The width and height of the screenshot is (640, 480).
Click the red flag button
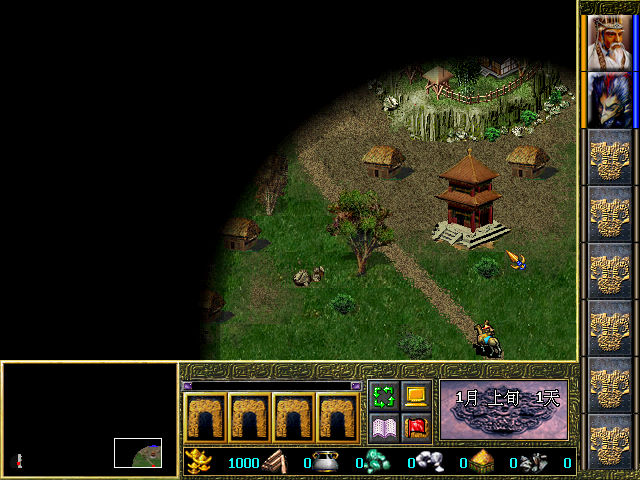pos(416,428)
